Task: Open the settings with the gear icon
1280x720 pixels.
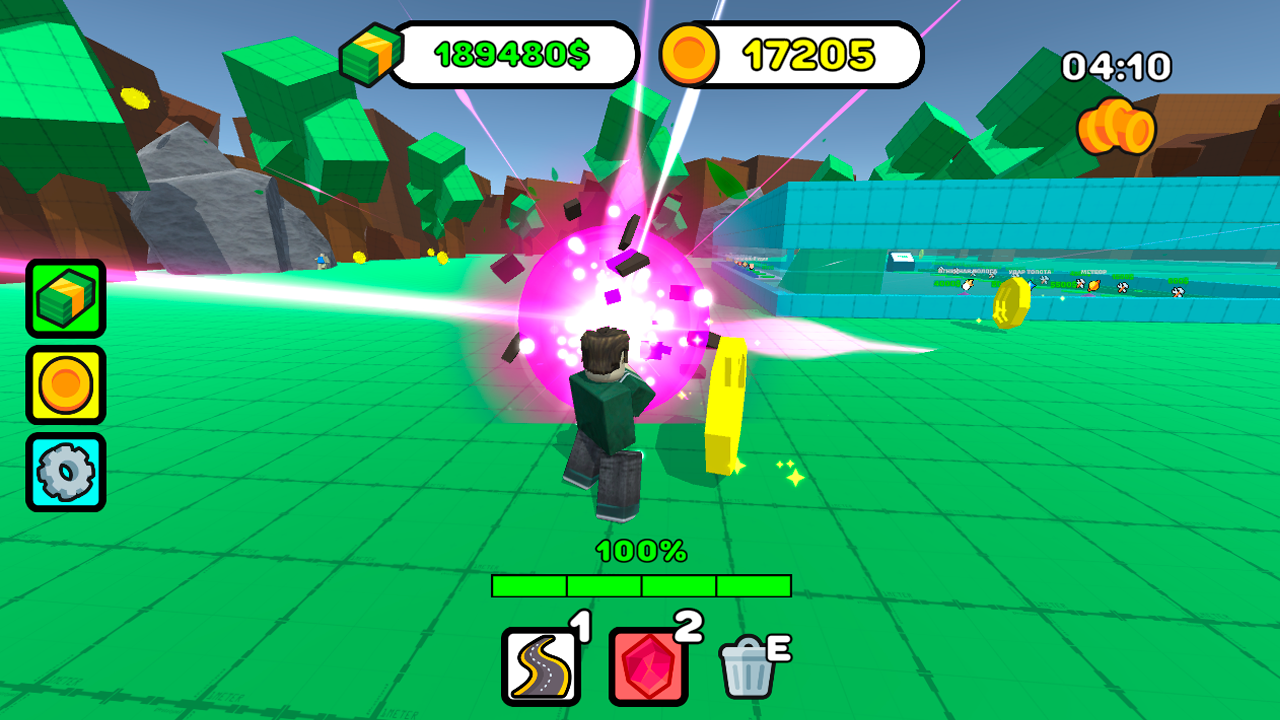Action: click(x=66, y=466)
